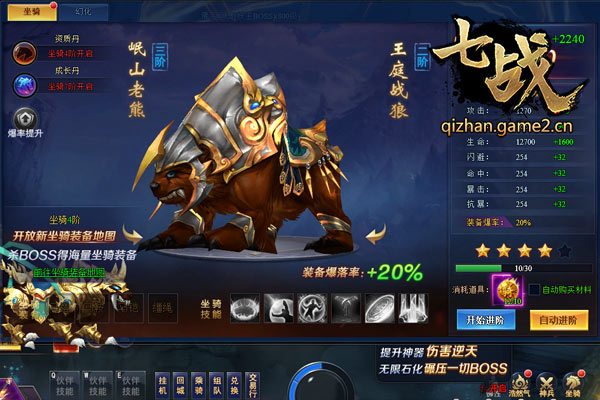Open the 神兵 divine weapon menu
The image size is (600, 400).
tap(546, 383)
